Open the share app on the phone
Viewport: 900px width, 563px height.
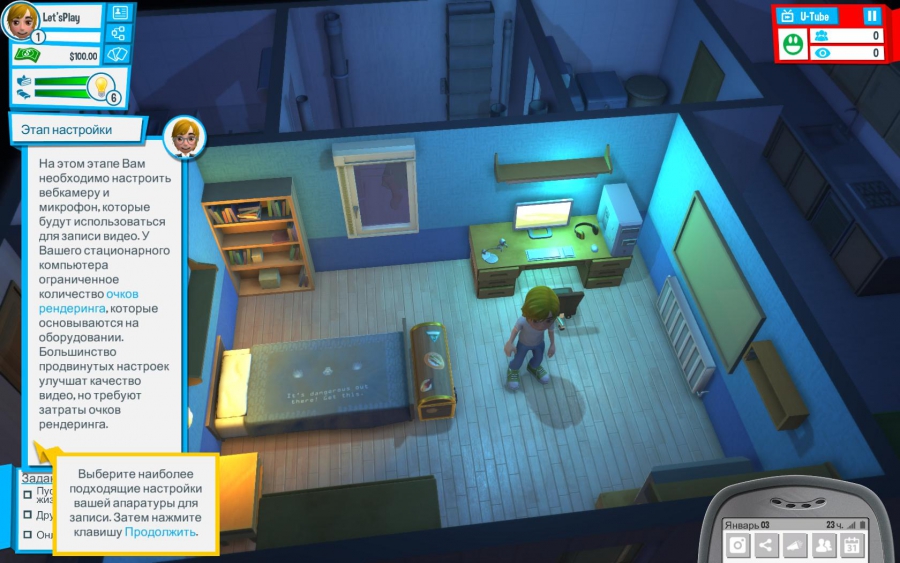click(766, 545)
